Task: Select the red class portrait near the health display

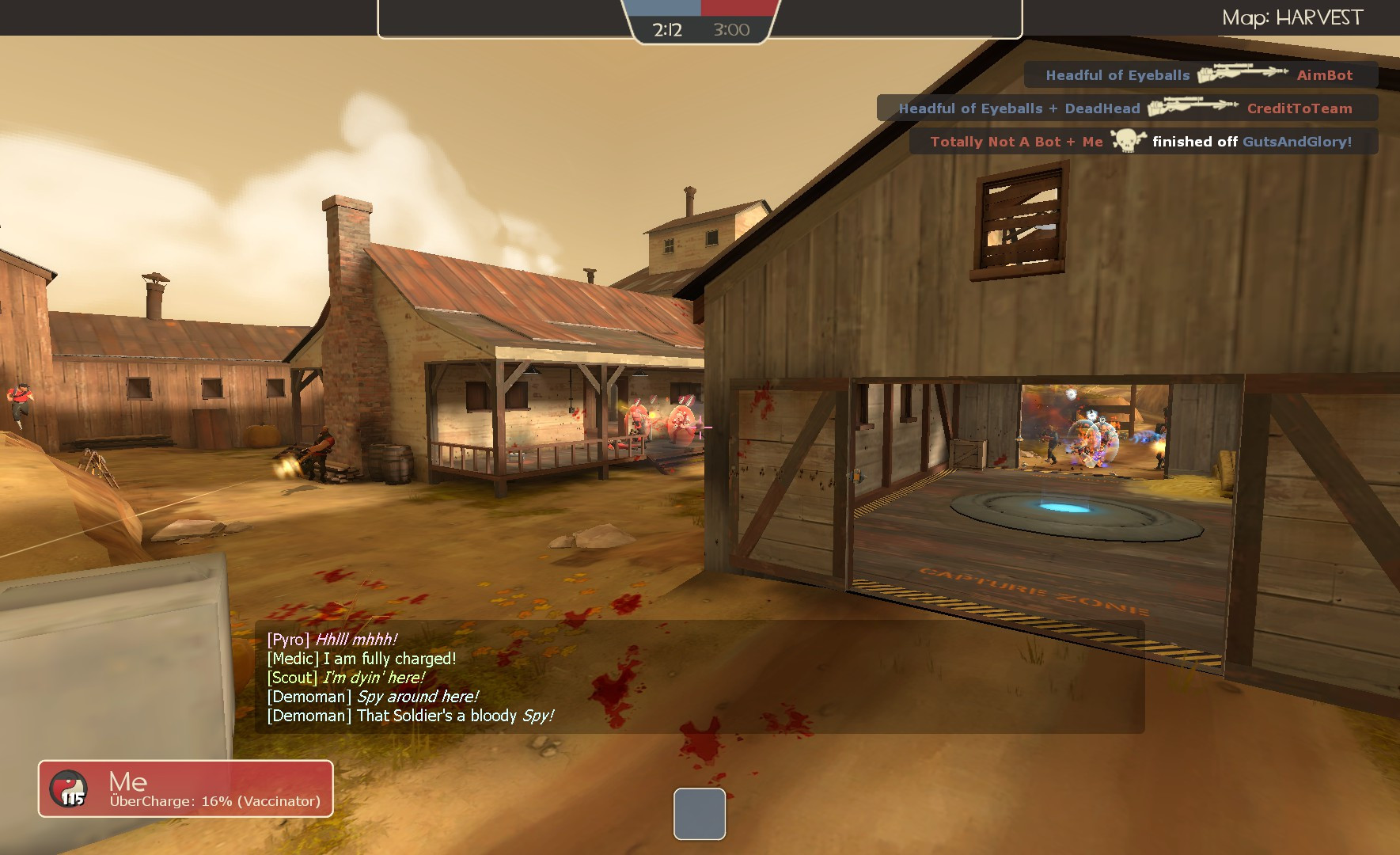Action: click(68, 788)
